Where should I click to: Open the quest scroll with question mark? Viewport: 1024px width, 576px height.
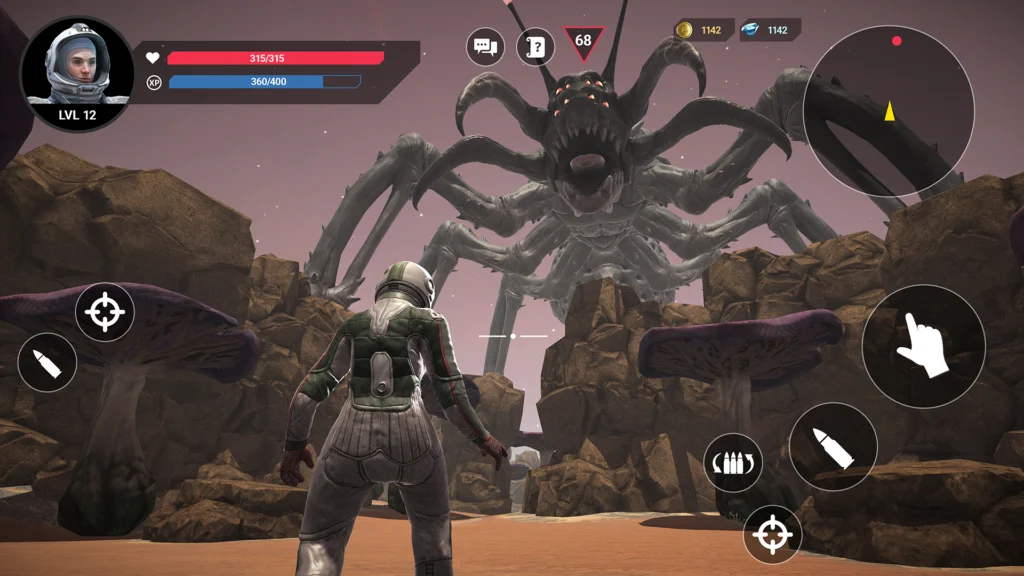point(535,46)
